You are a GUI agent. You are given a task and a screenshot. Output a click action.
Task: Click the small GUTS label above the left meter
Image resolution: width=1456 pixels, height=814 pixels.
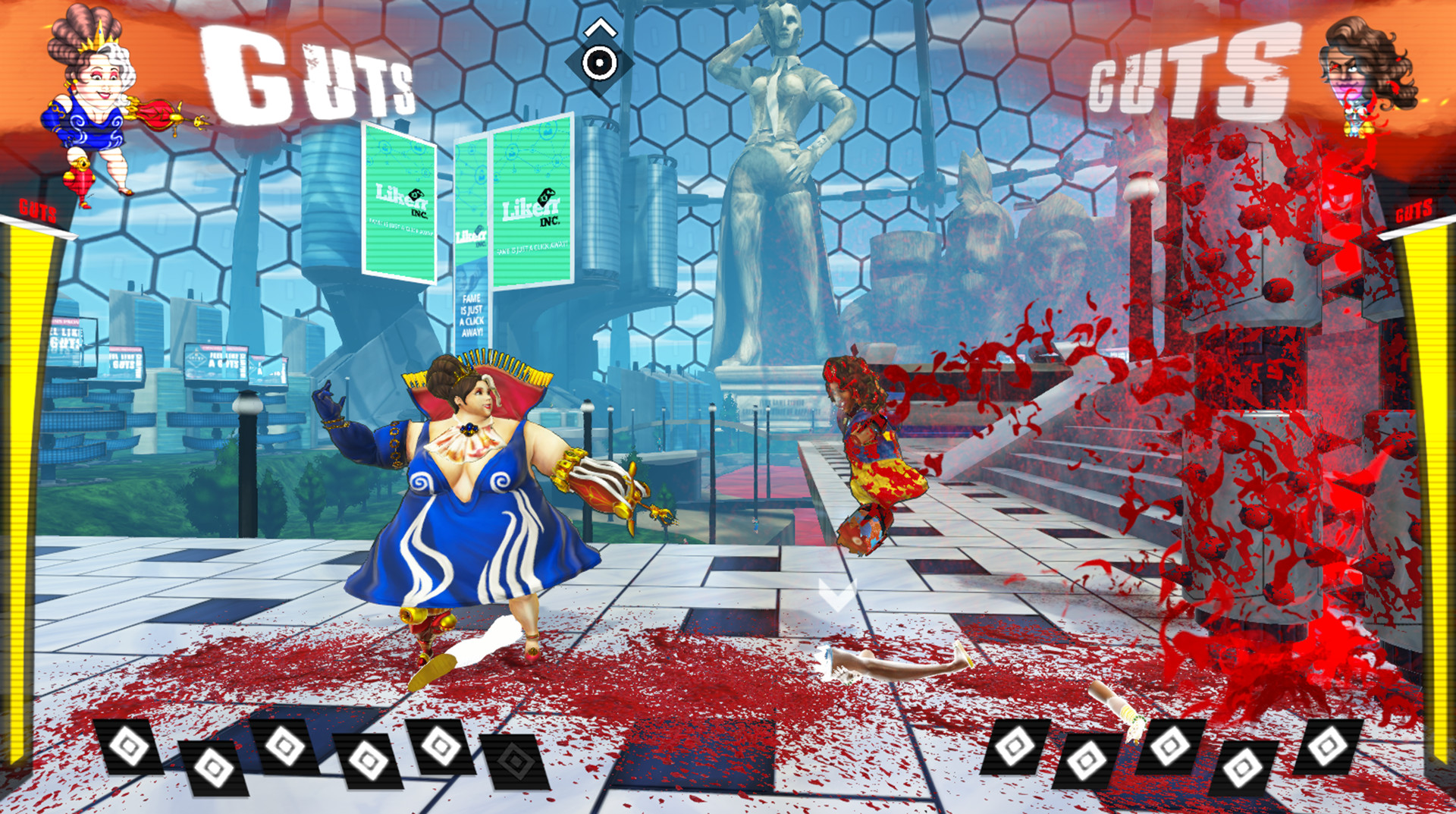click(x=36, y=211)
